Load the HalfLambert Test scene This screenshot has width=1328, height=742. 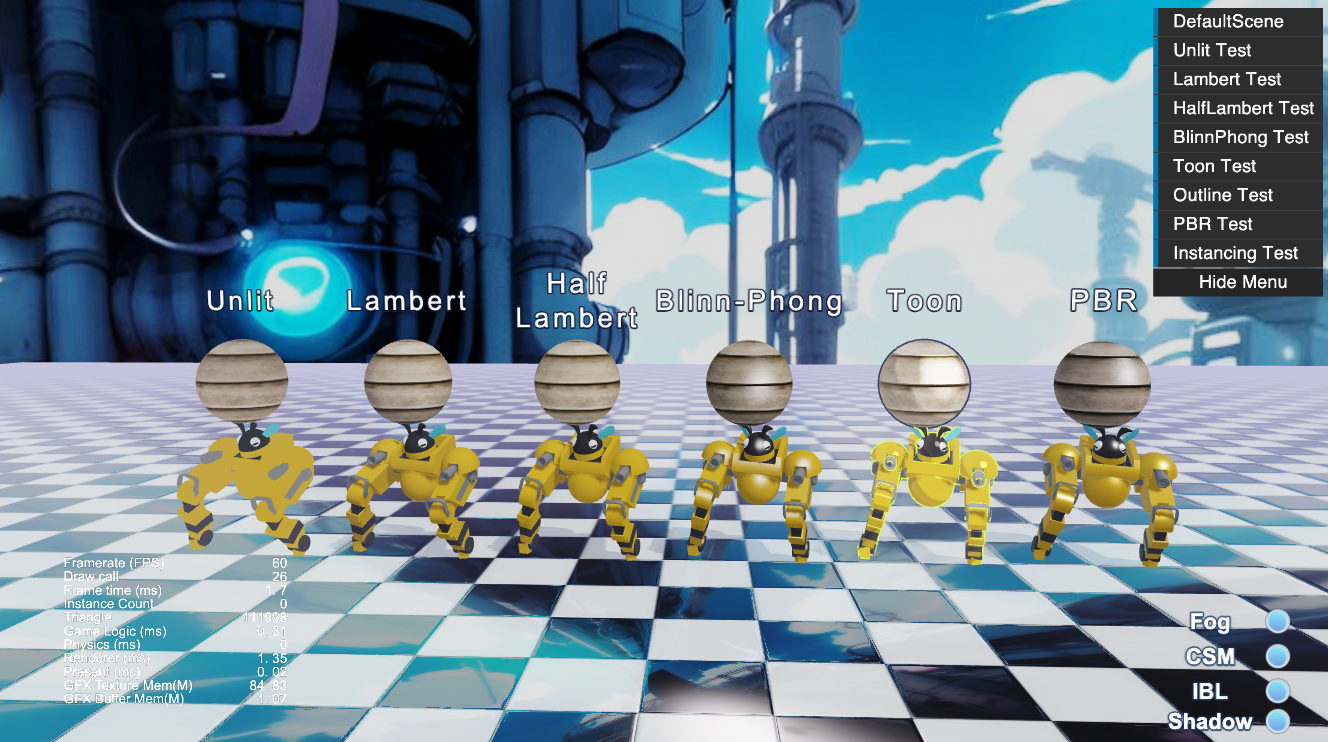tap(1239, 108)
